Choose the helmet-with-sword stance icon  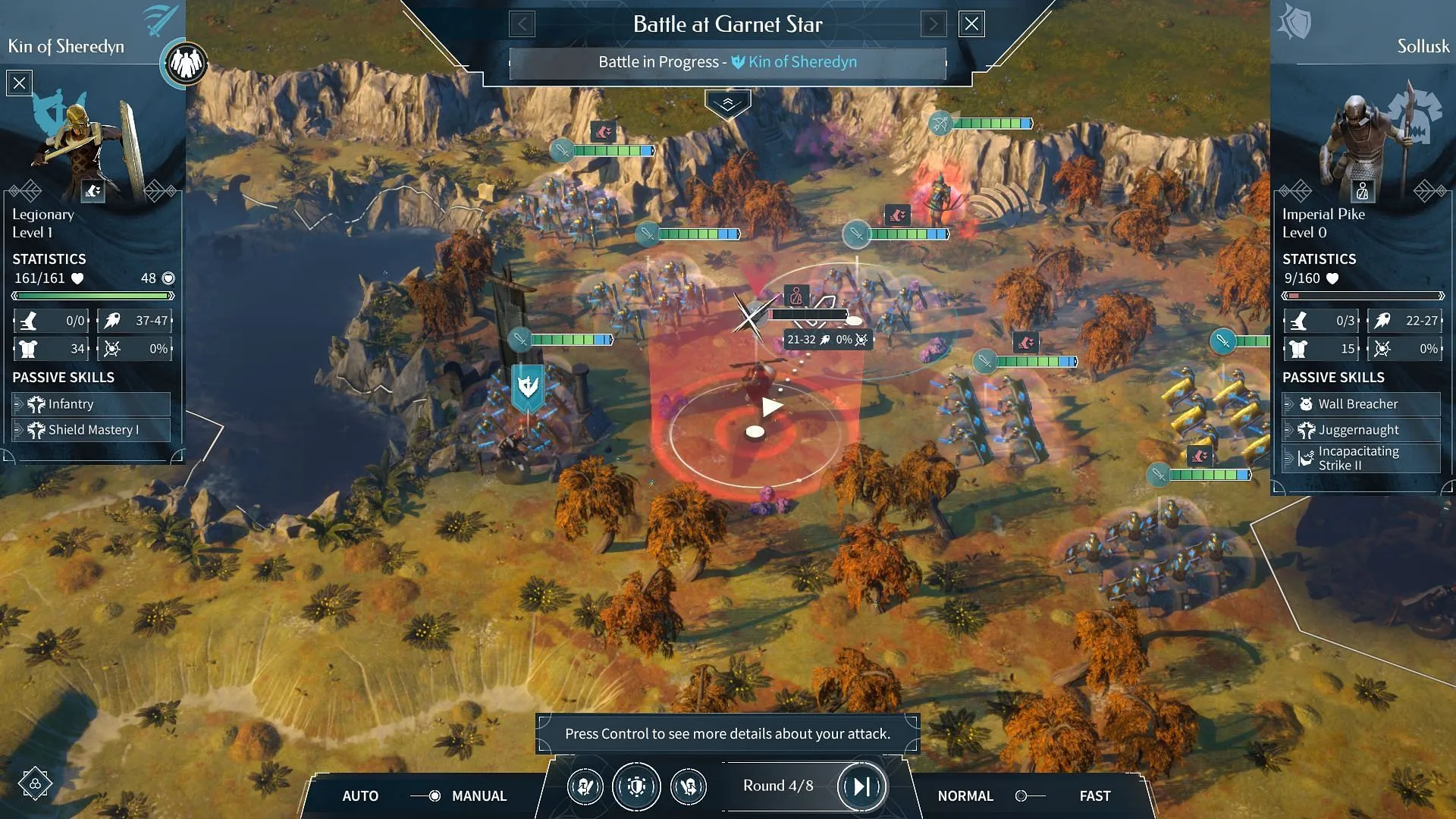coord(585,787)
